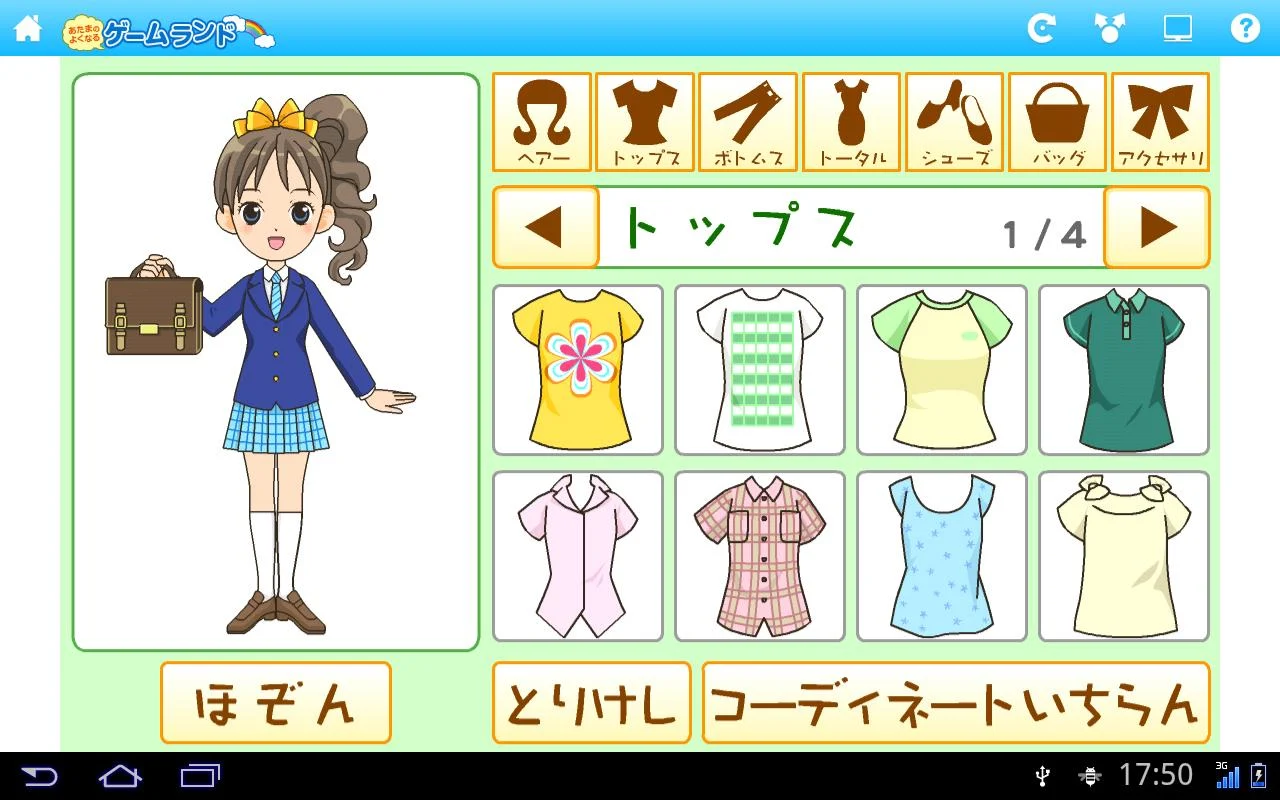Open the help question mark icon
Viewport: 1280px width, 800px height.
click(x=1245, y=29)
